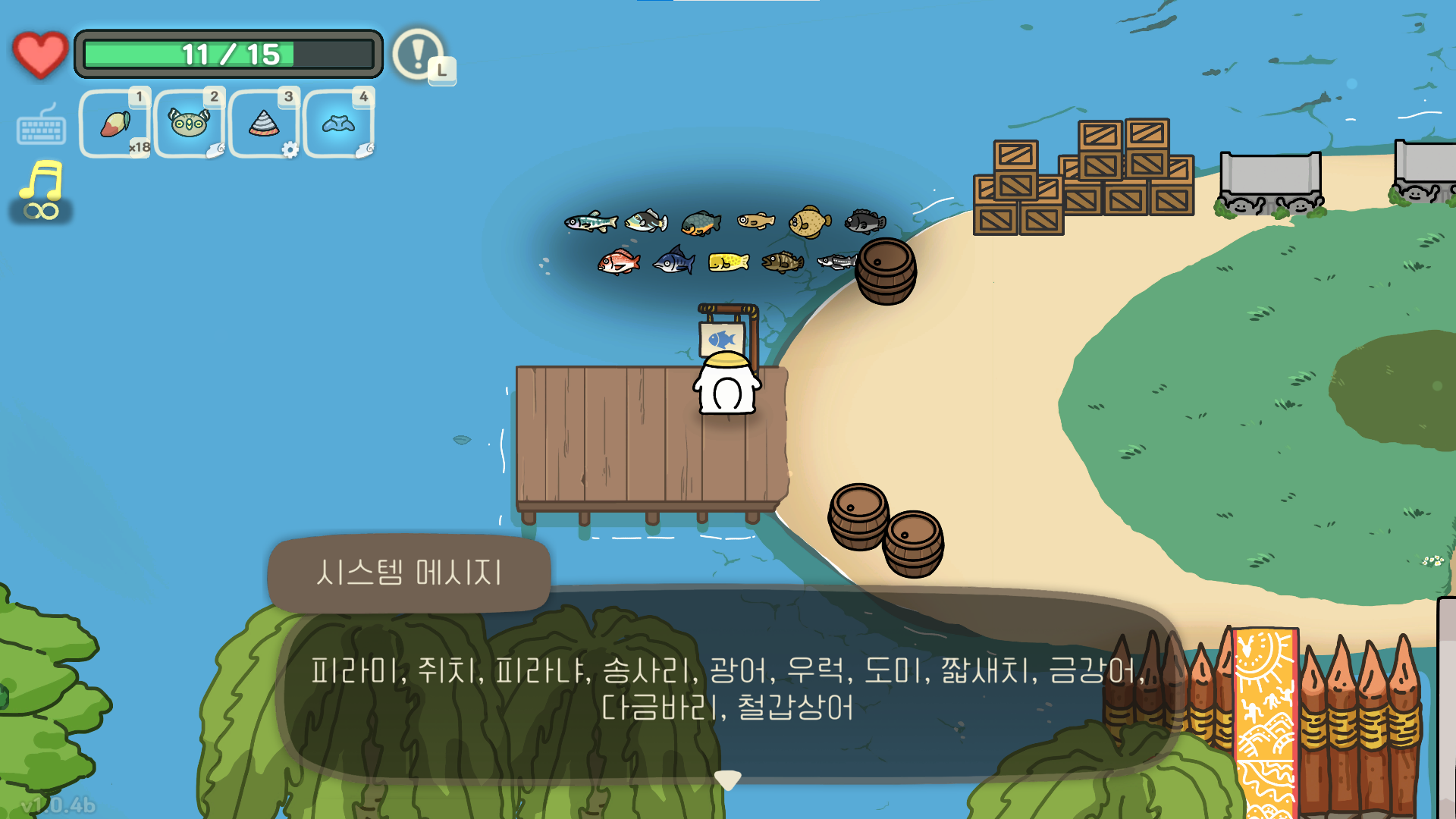Click the keyboard controls icon
1456x819 pixels.
tap(41, 127)
